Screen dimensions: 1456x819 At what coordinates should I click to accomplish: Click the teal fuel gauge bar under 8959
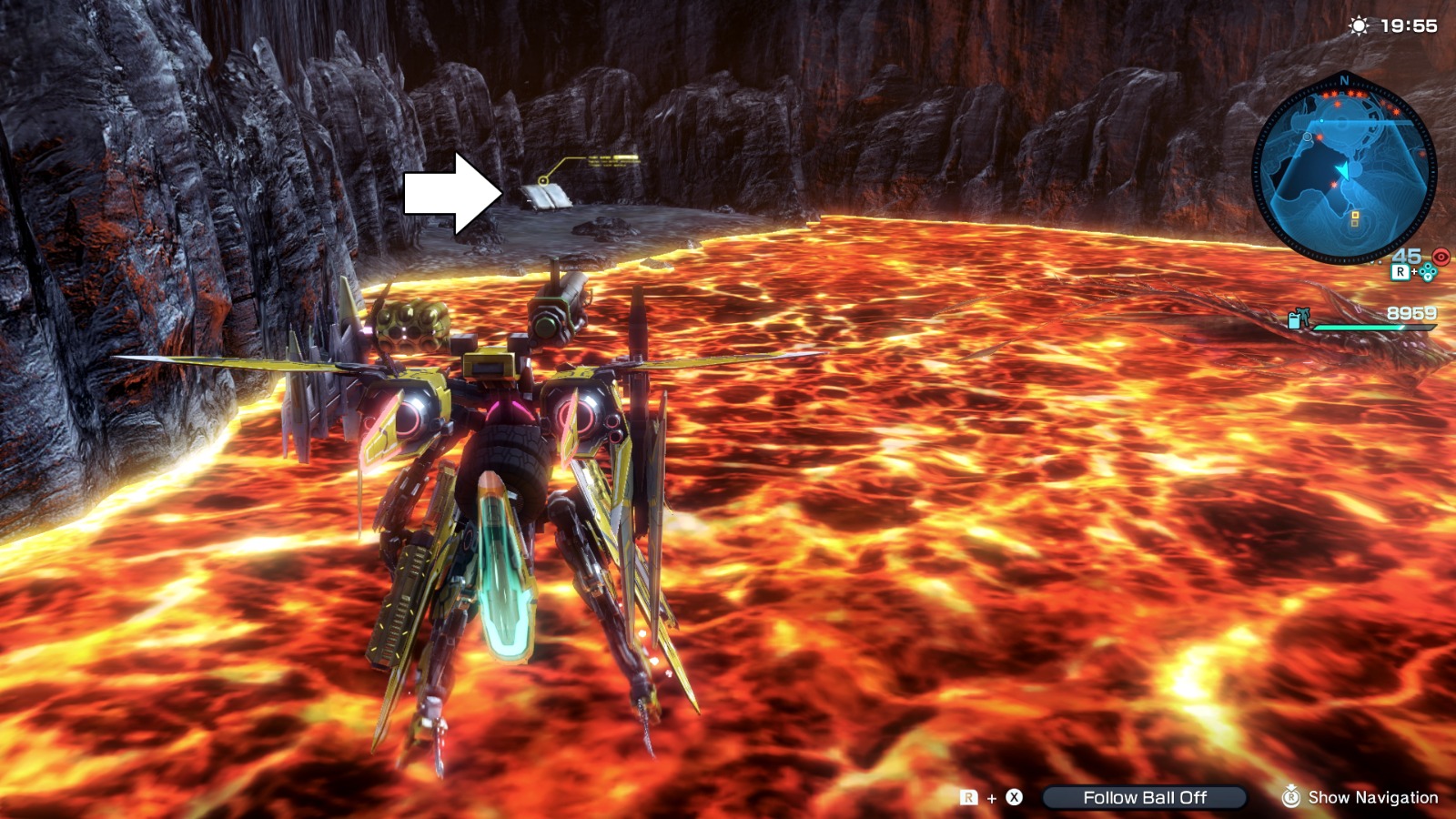[1374, 327]
